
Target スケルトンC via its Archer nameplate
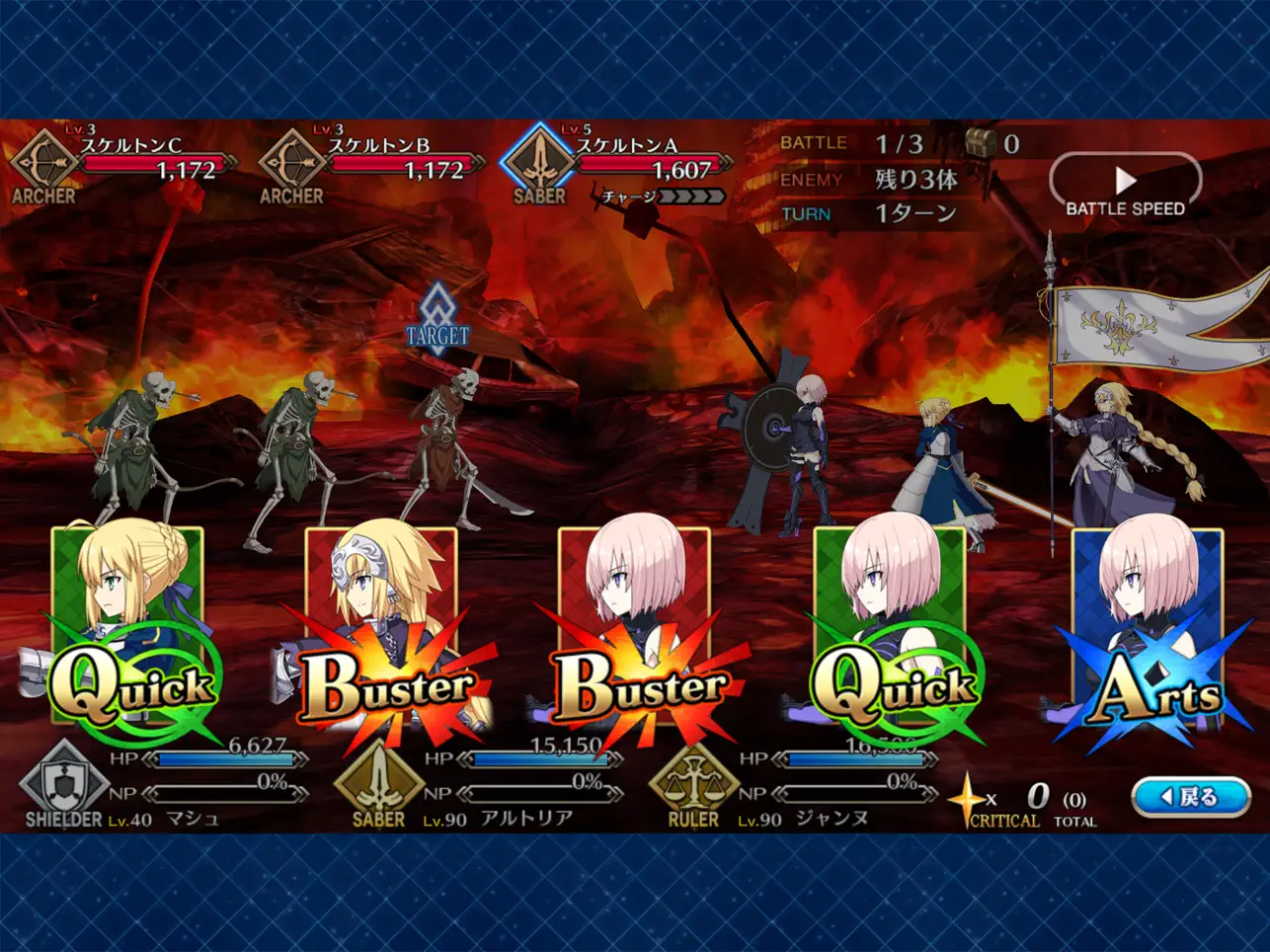[x=123, y=164]
